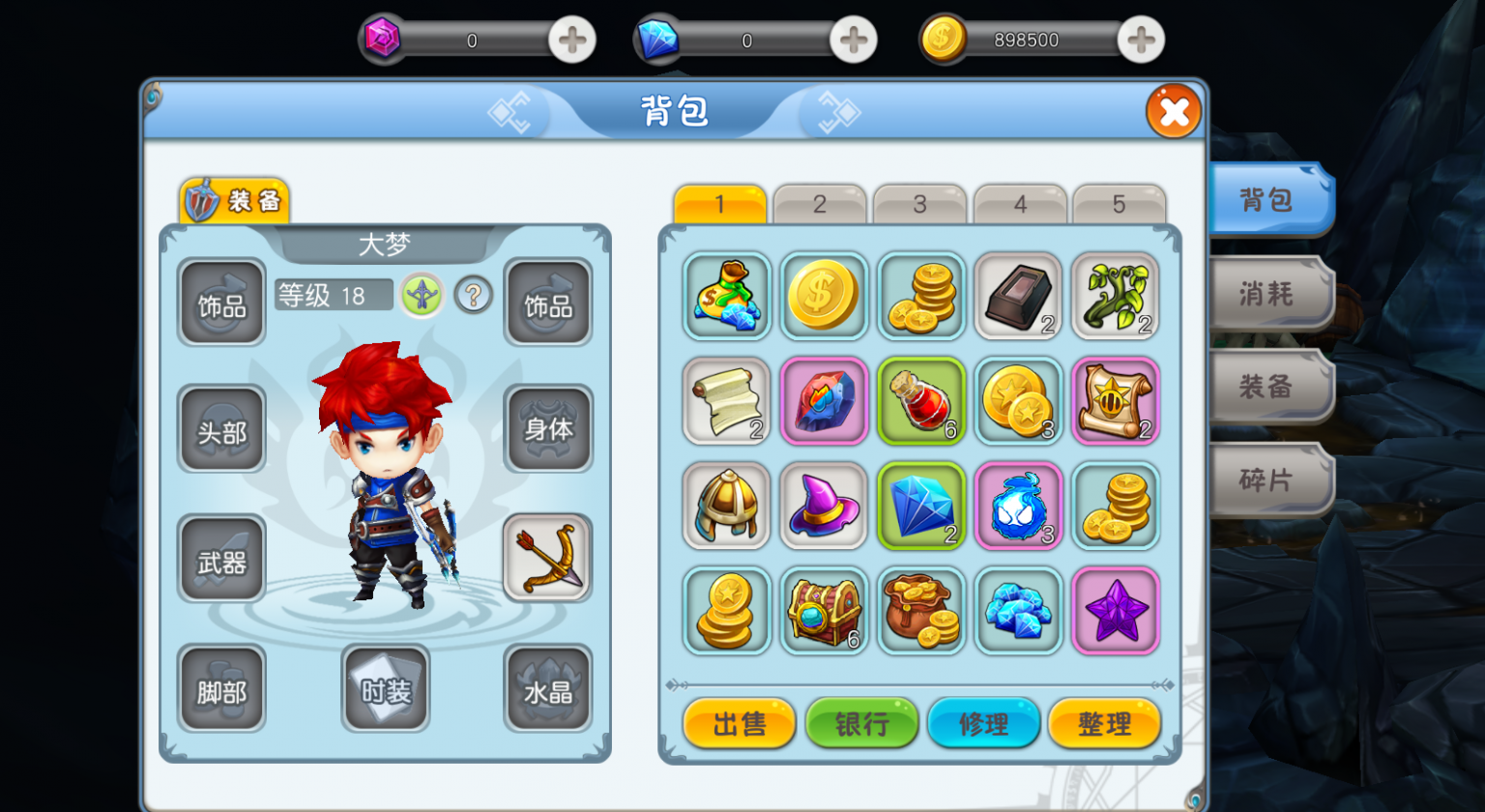
Task: Click the bow equipped in the weapon display slot
Action: (547, 557)
